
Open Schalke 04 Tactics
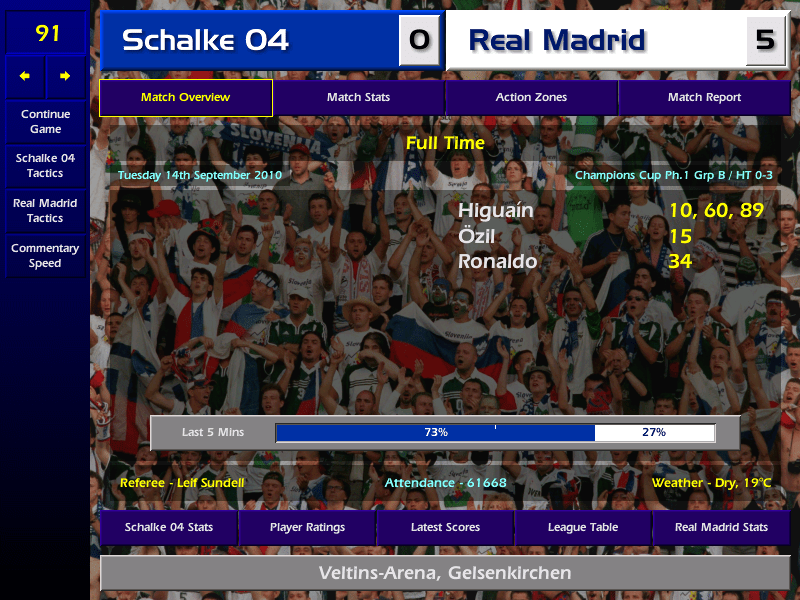[x=45, y=165]
